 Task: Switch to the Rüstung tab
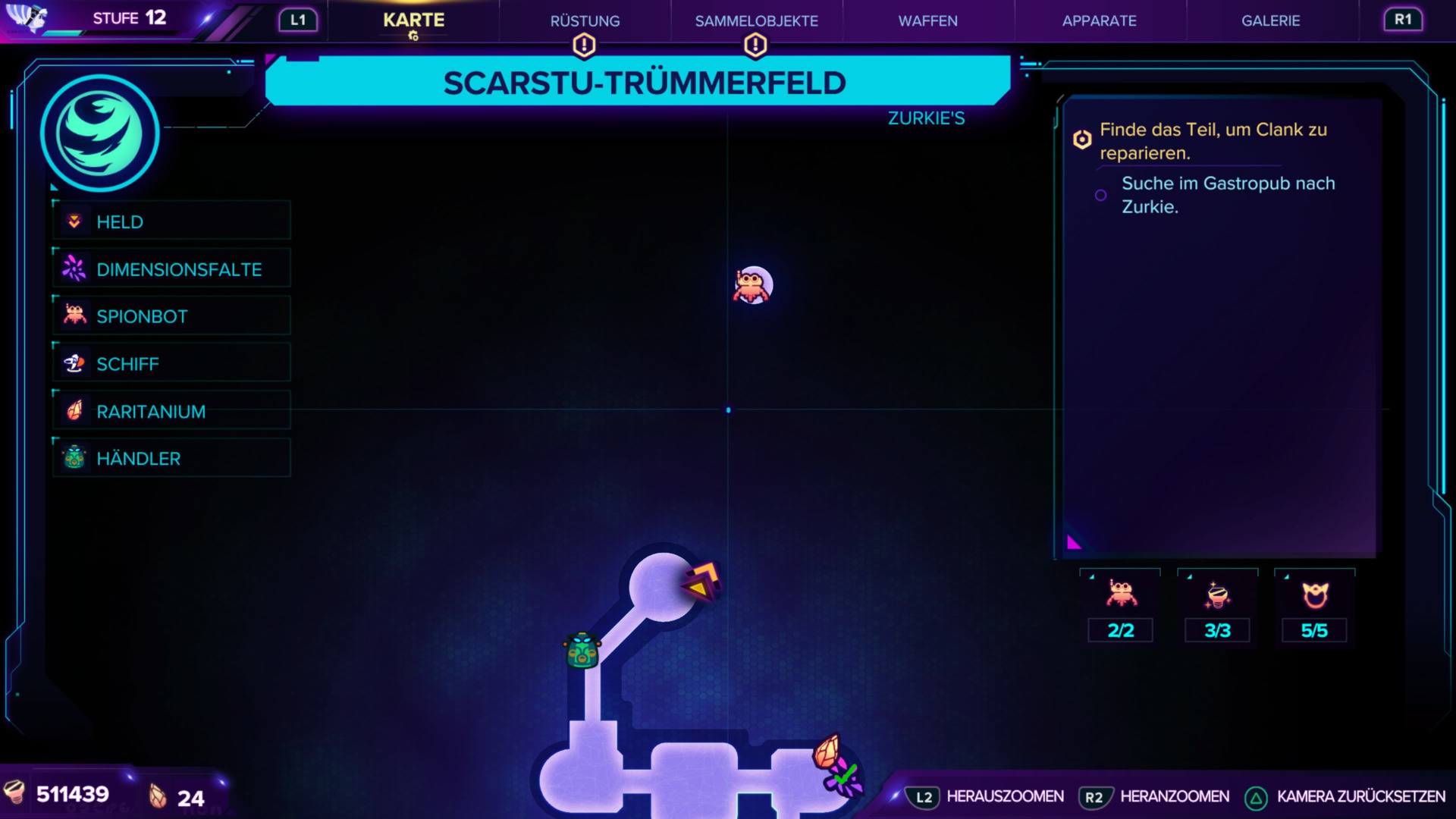coord(585,21)
